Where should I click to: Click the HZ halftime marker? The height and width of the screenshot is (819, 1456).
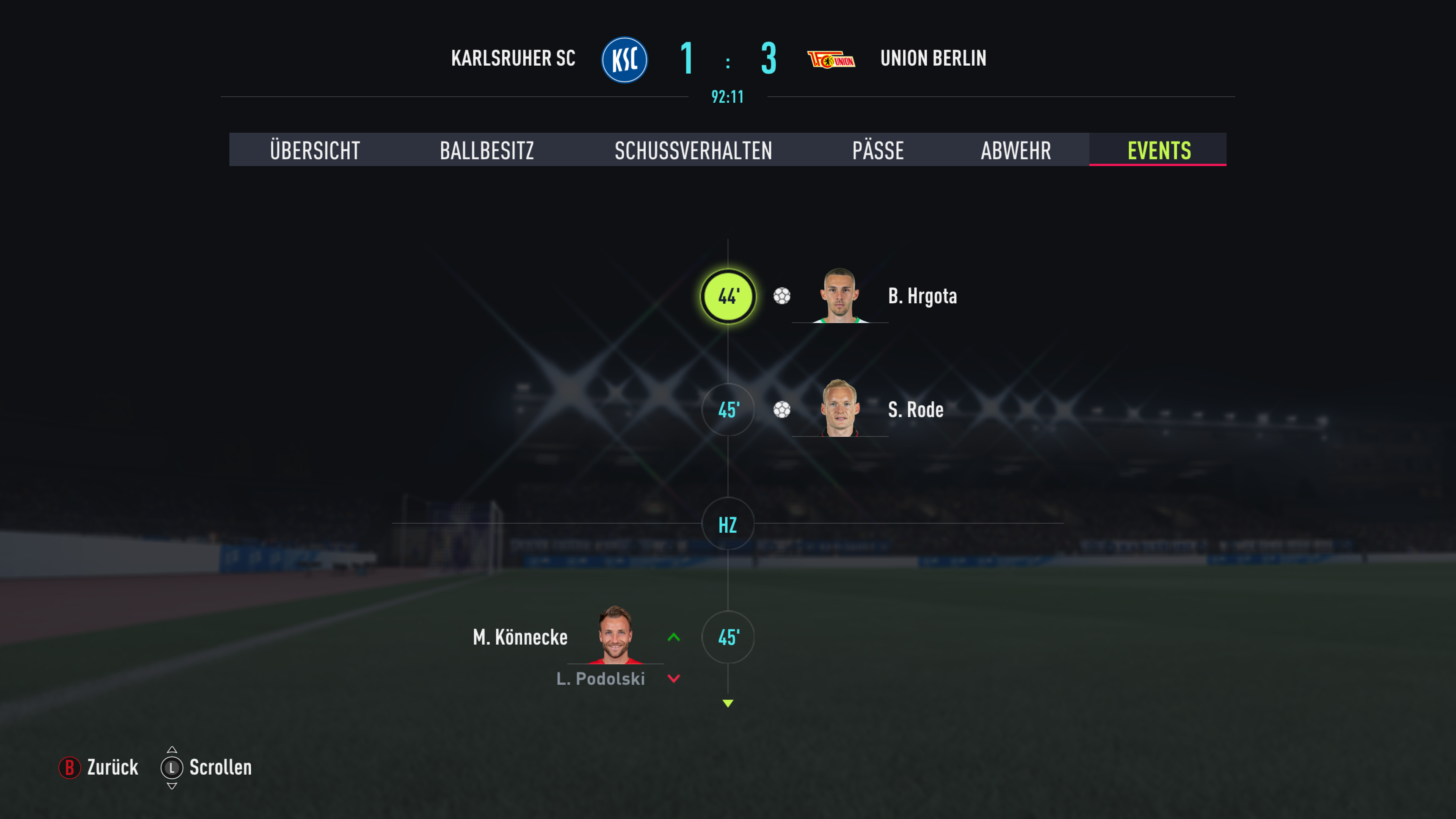(728, 524)
